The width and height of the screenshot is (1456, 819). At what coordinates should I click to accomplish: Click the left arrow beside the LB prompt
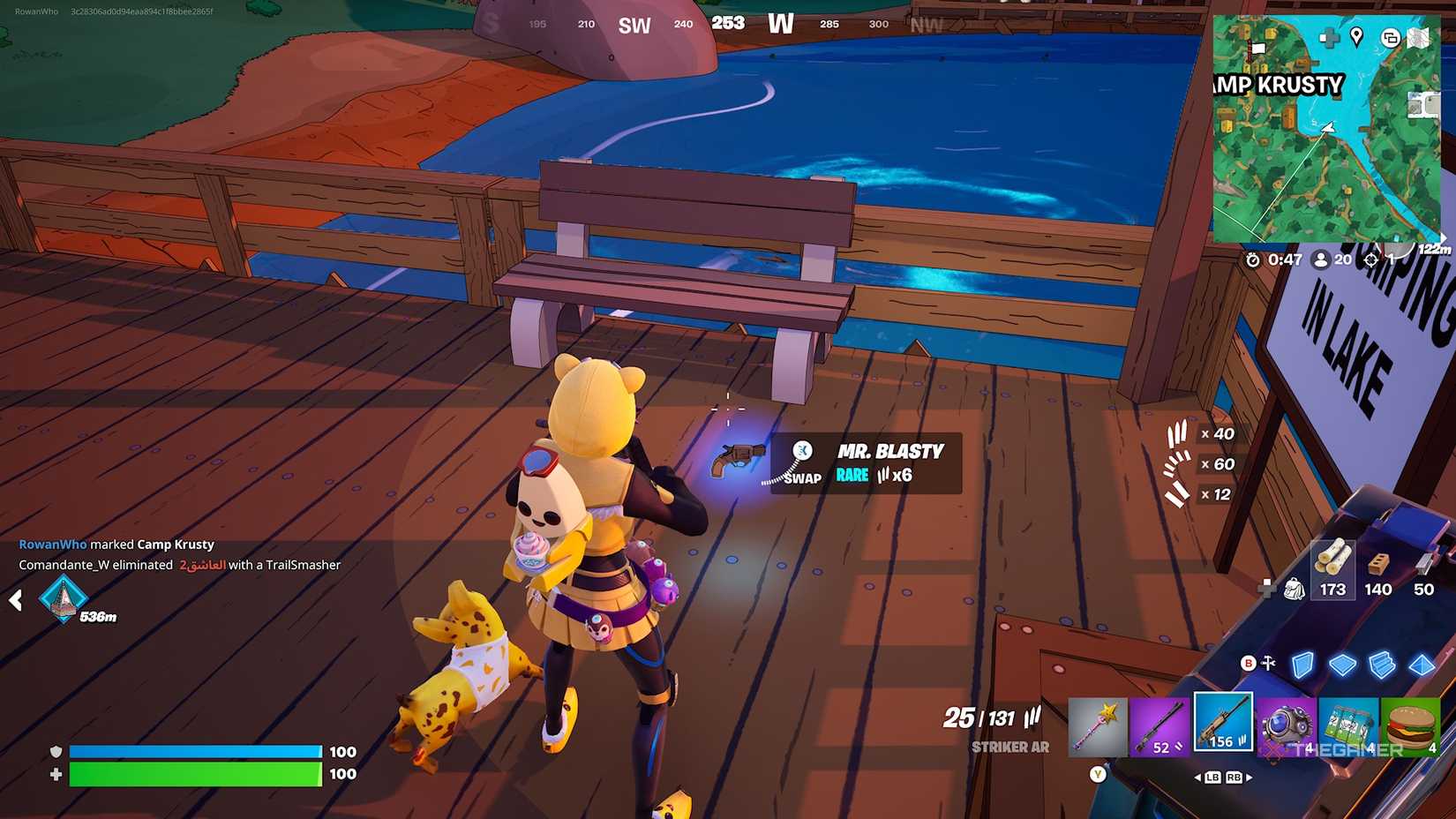(x=1198, y=778)
